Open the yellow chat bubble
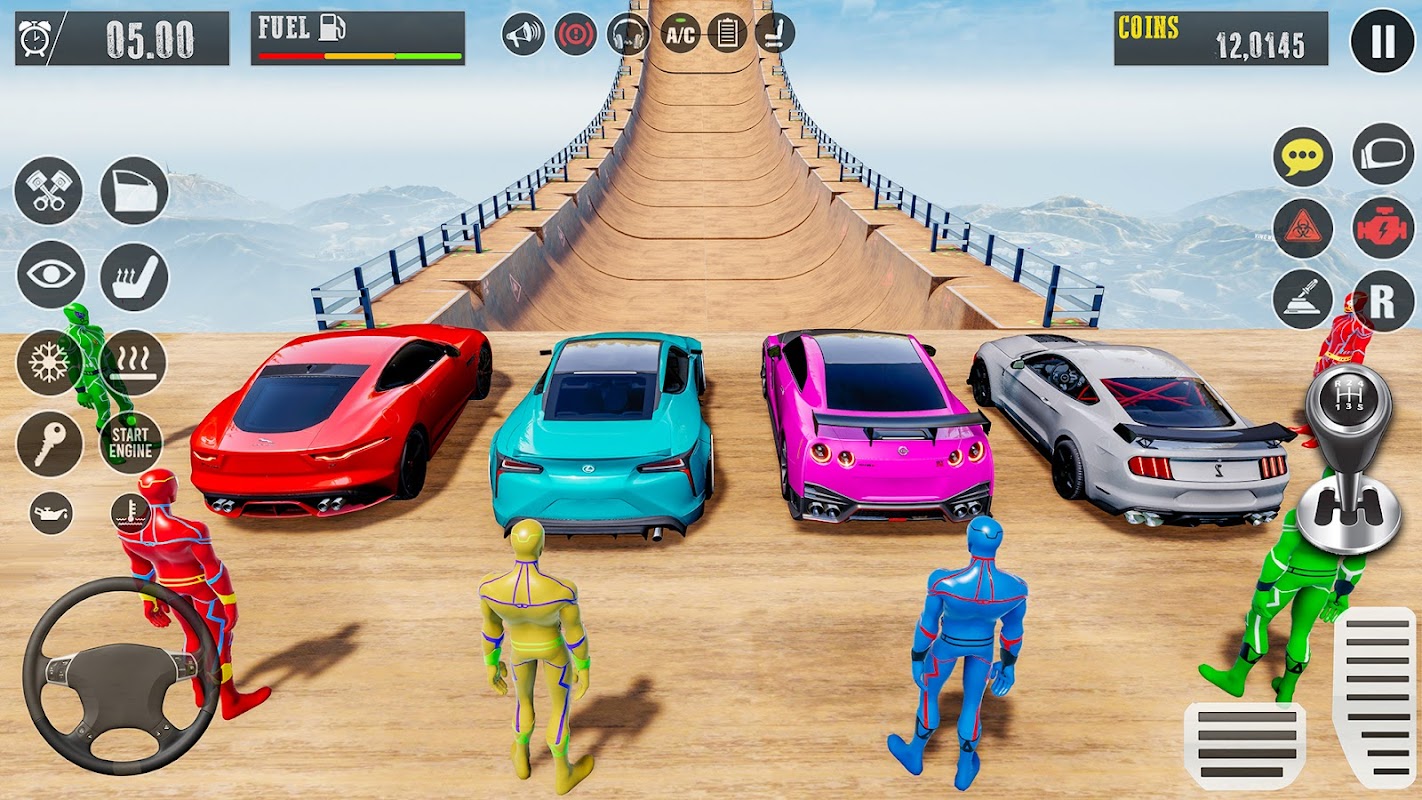The height and width of the screenshot is (800, 1422). [1303, 157]
